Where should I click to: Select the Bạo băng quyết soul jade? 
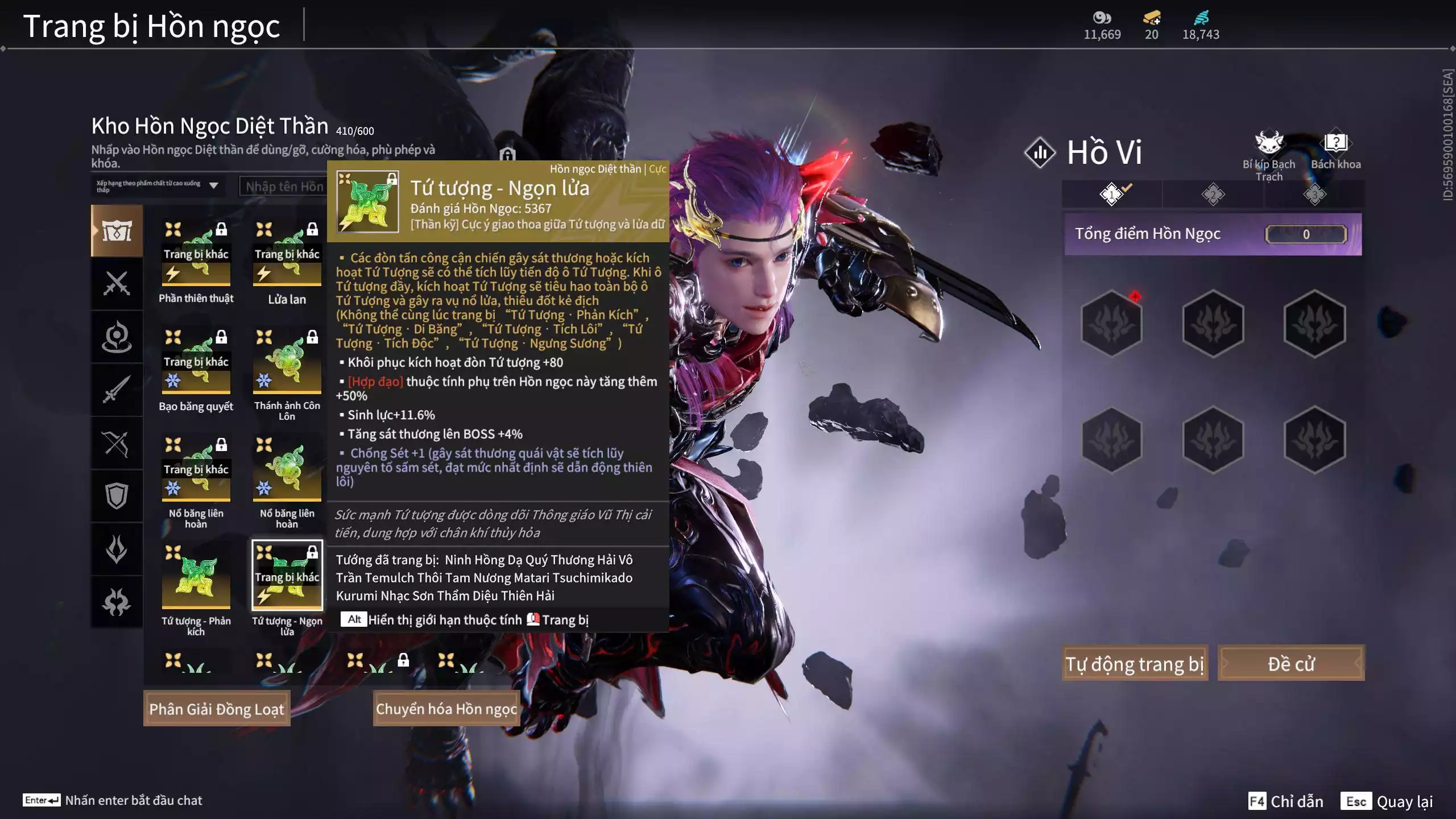[196, 362]
